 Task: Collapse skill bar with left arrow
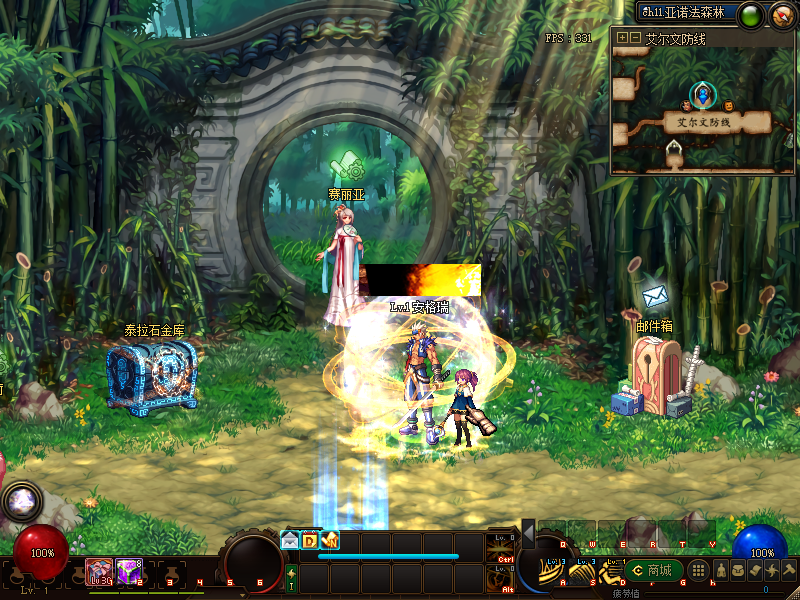pyautogui.click(x=528, y=534)
